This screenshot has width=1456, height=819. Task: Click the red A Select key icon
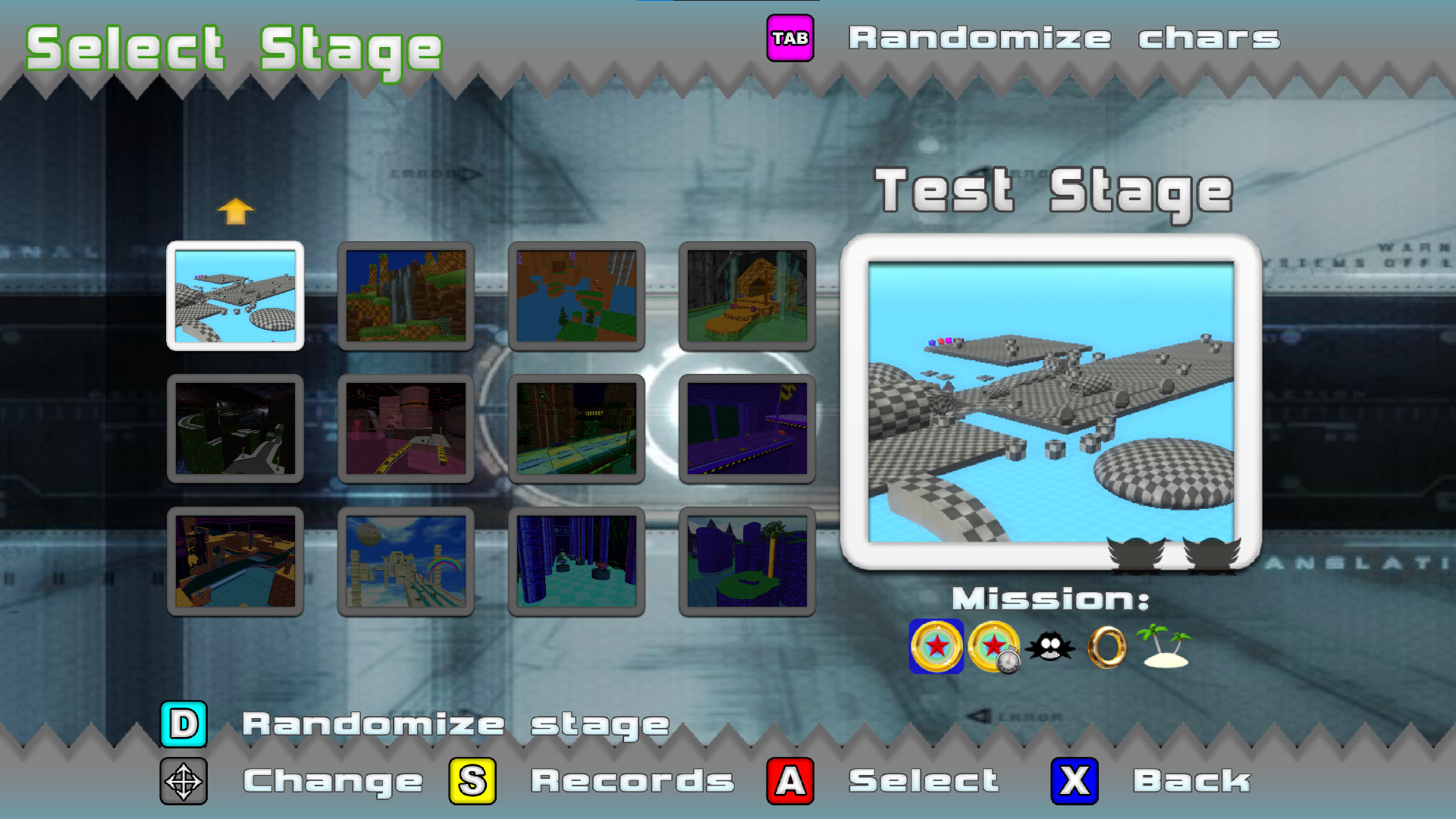[789, 781]
